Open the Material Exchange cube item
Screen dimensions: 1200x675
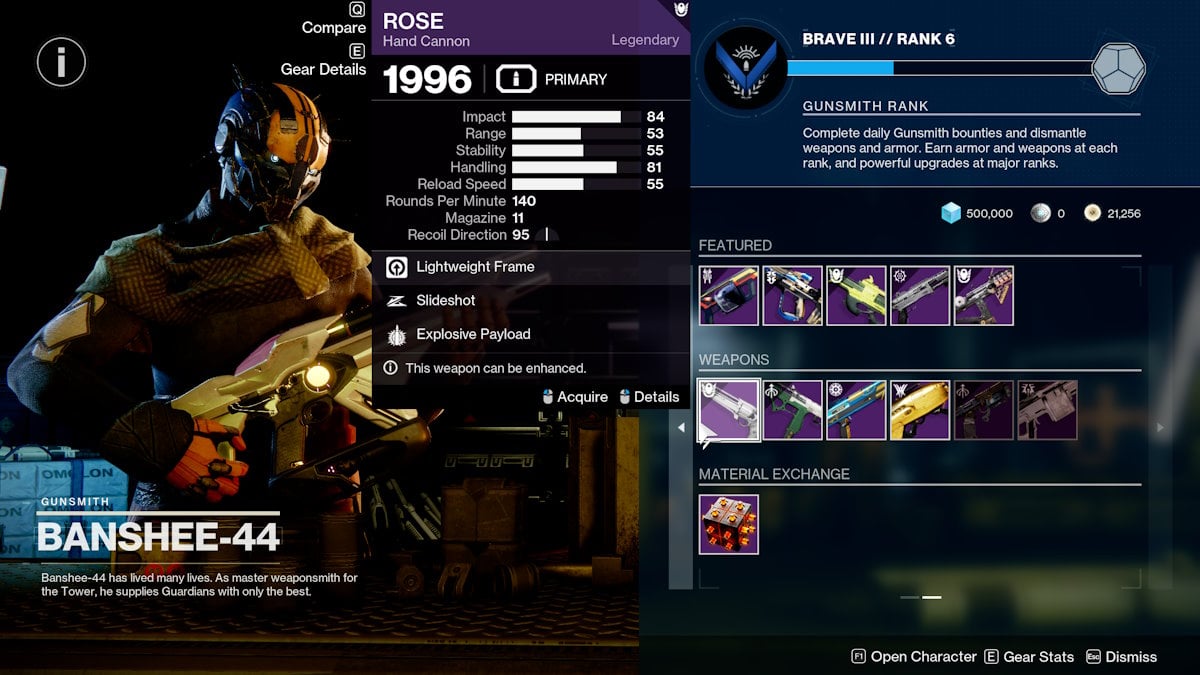[729, 525]
